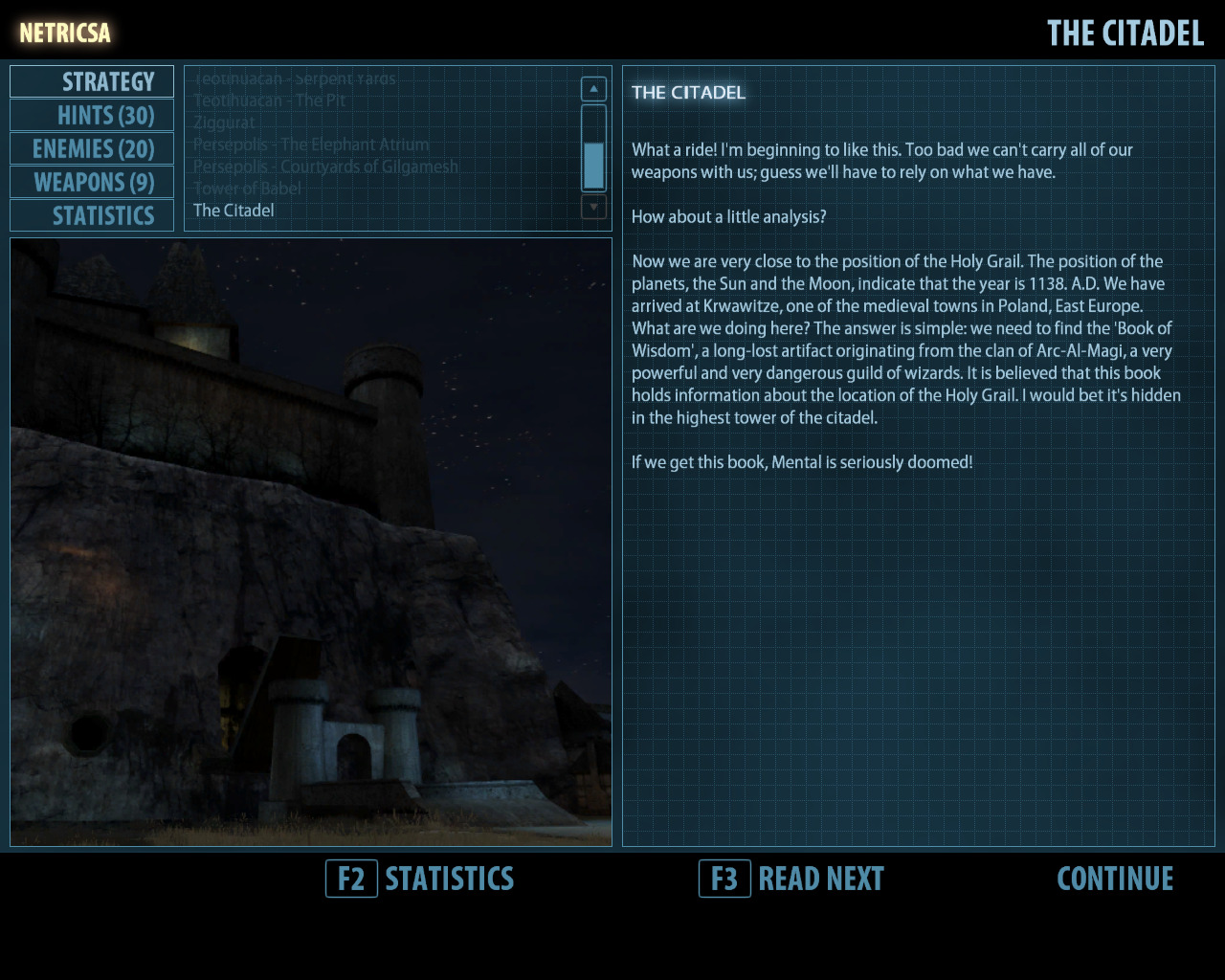Open Persepolis - Courtyards of Gilgamesh entry
Image resolution: width=1225 pixels, height=980 pixels.
click(x=325, y=167)
